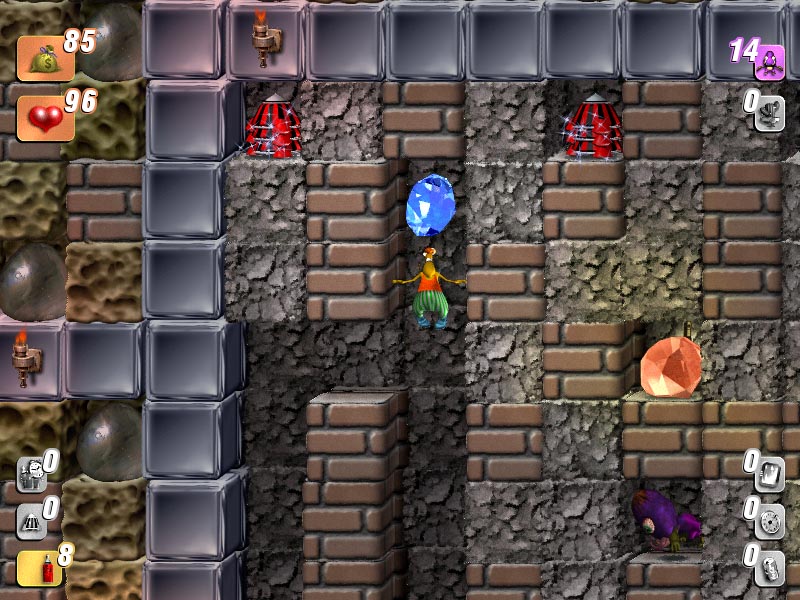Click the red heart health icon
The image size is (800, 600).
42,119
